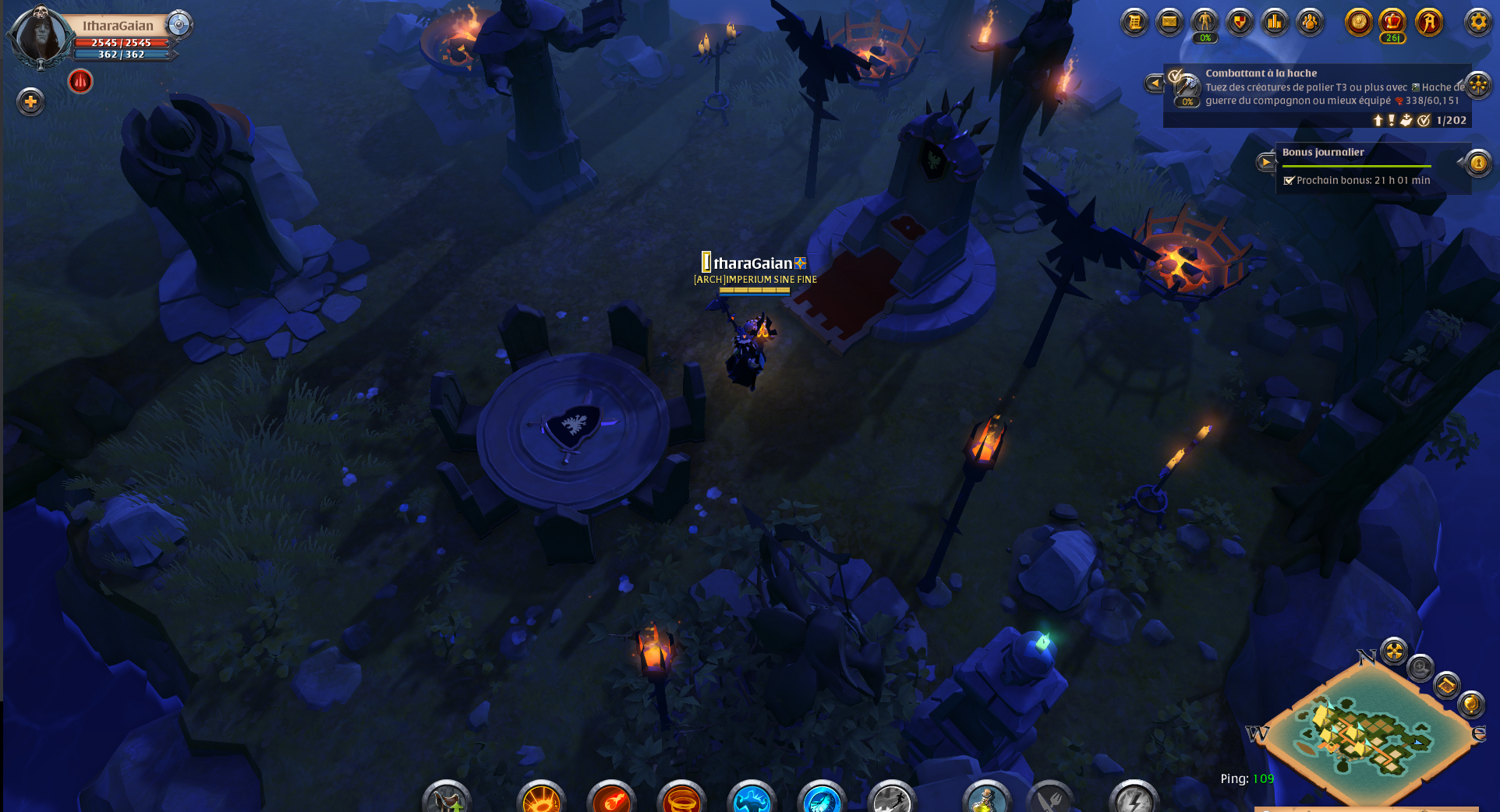This screenshot has width=1500, height=812.
Task: Click the red letter A icon
Action: [1428, 22]
